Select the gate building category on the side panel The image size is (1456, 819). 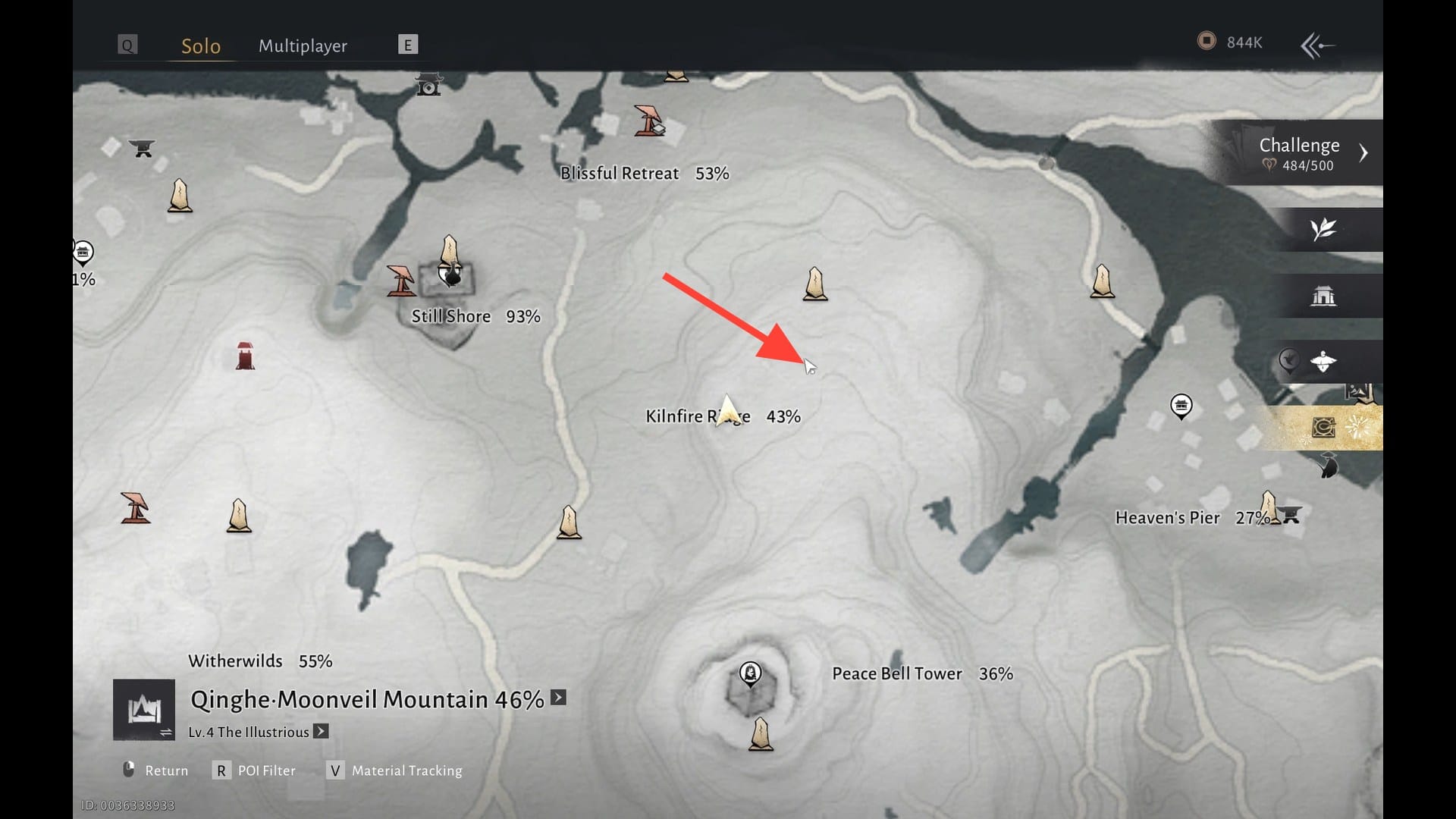[x=1323, y=296]
